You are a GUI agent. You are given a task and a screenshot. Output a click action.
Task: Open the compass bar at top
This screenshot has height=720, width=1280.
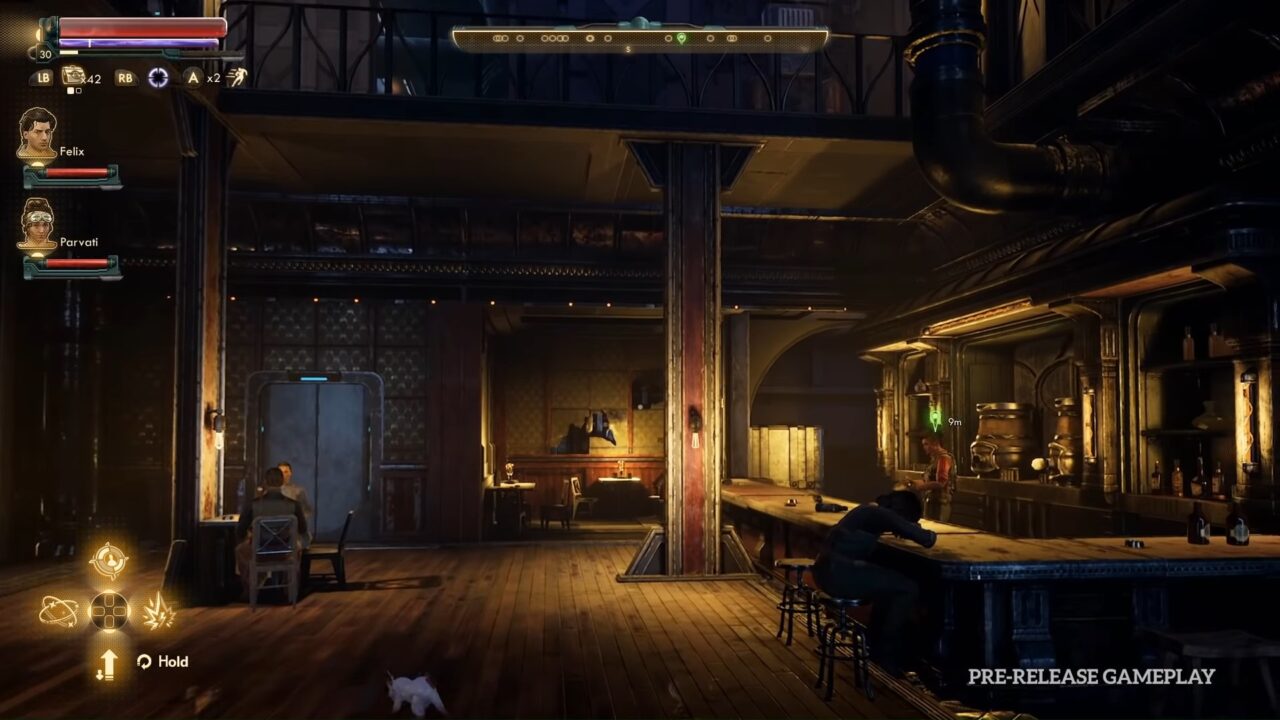pyautogui.click(x=640, y=39)
